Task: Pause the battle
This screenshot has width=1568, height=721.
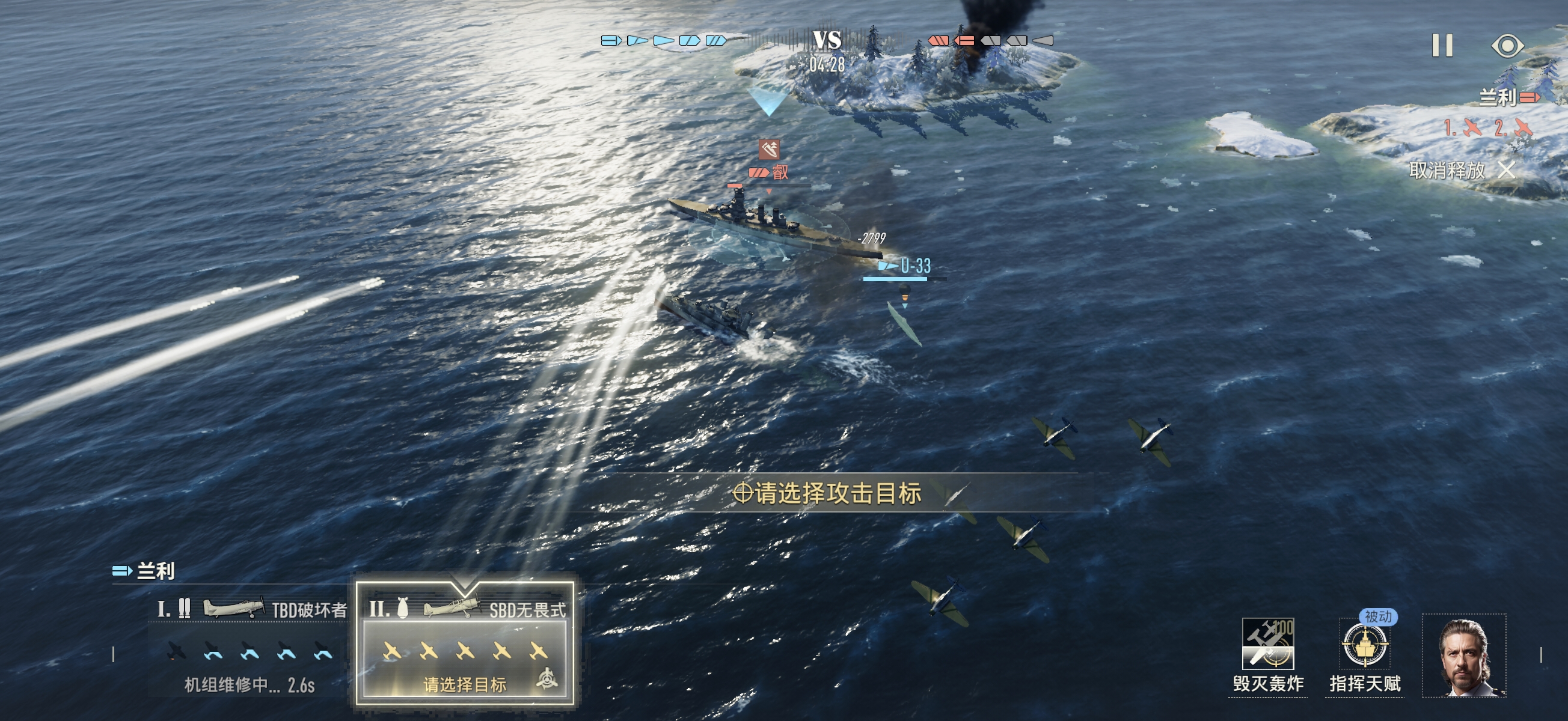Action: (1442, 46)
